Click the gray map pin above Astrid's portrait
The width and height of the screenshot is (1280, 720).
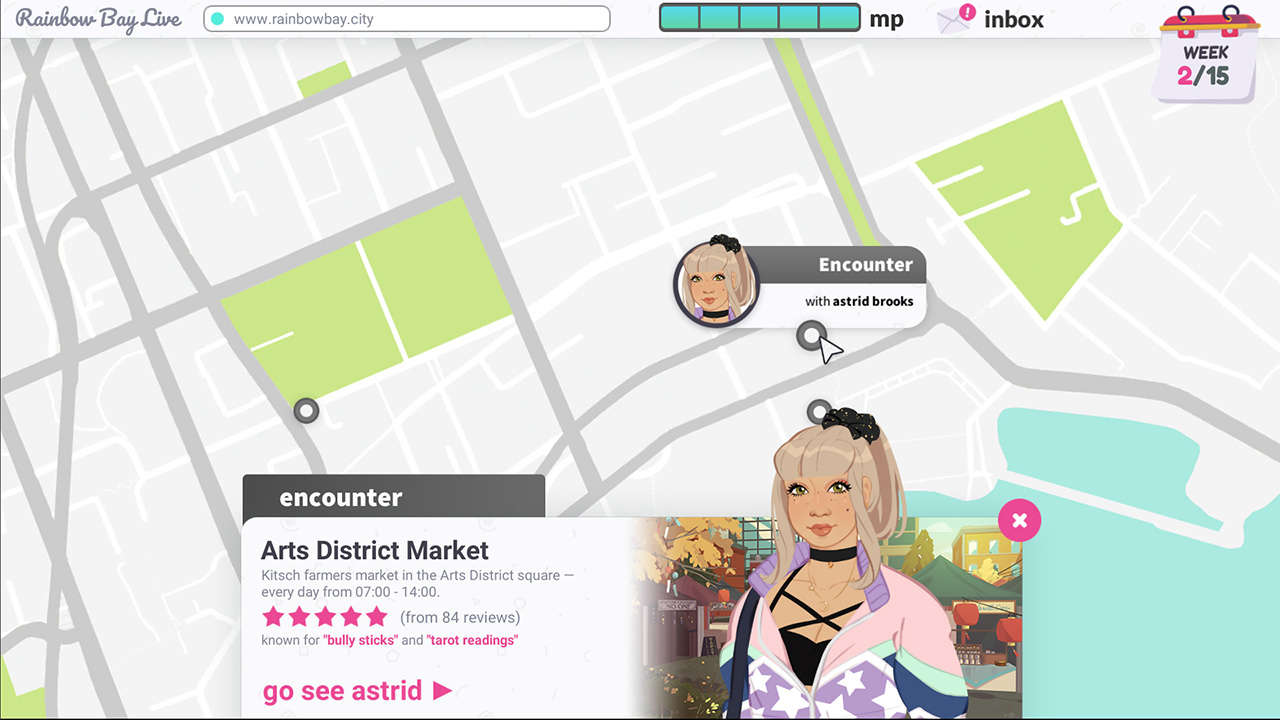(820, 410)
